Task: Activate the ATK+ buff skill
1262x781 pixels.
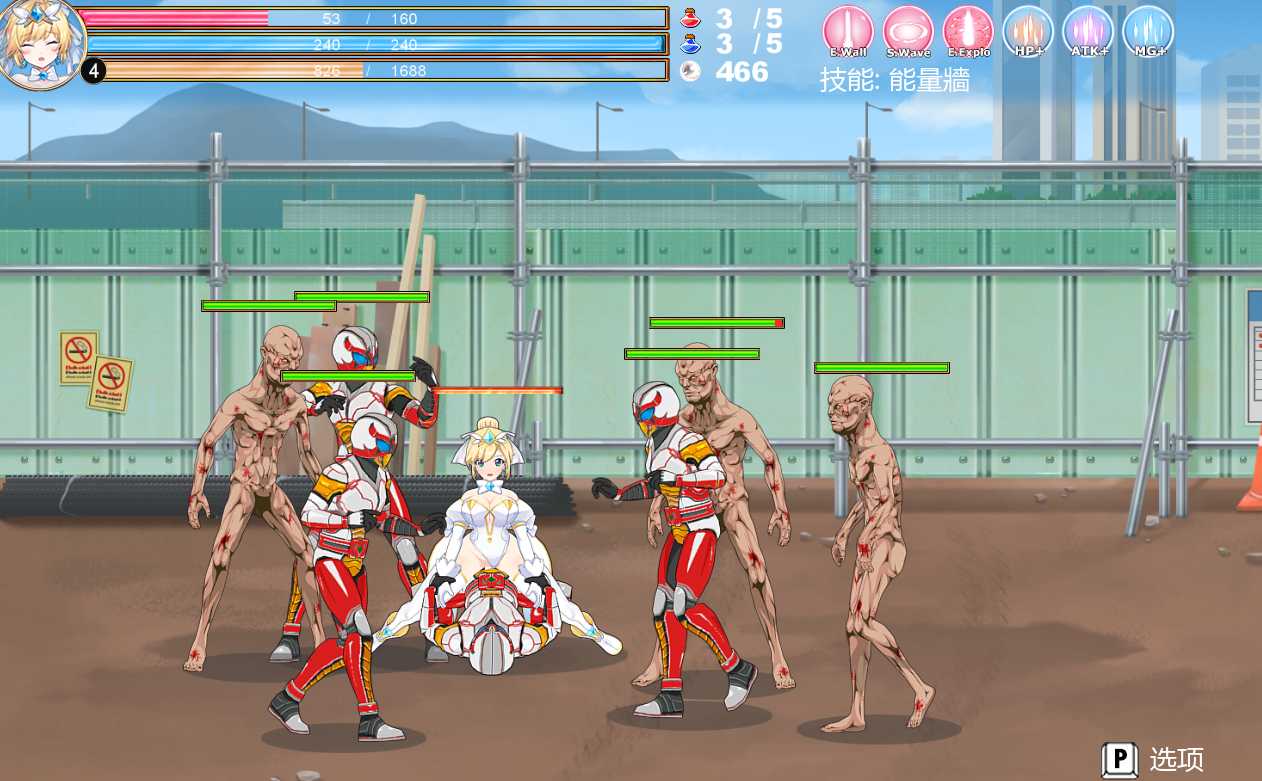Action: coord(1088,31)
